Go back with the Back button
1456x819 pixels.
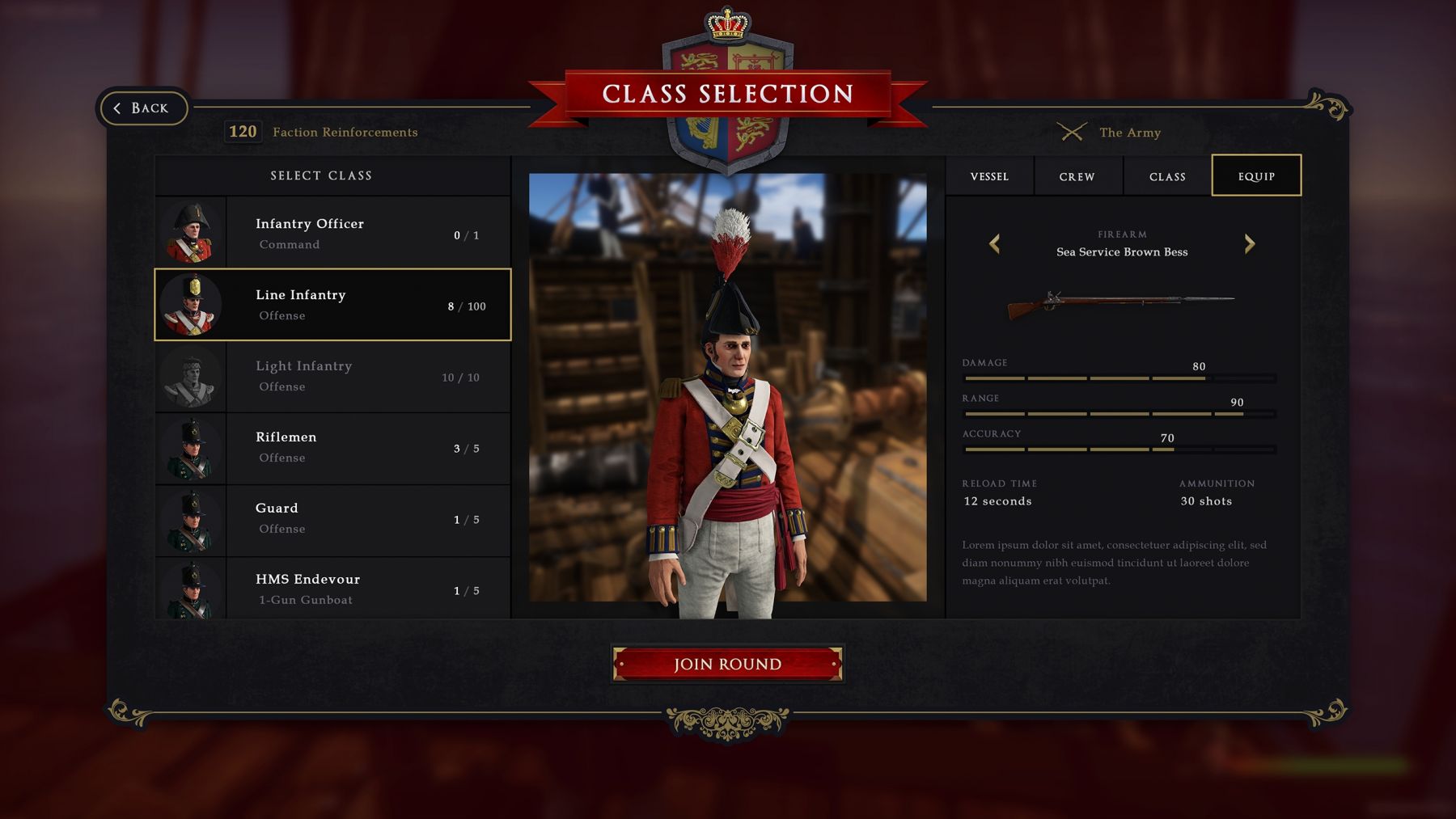[142, 108]
